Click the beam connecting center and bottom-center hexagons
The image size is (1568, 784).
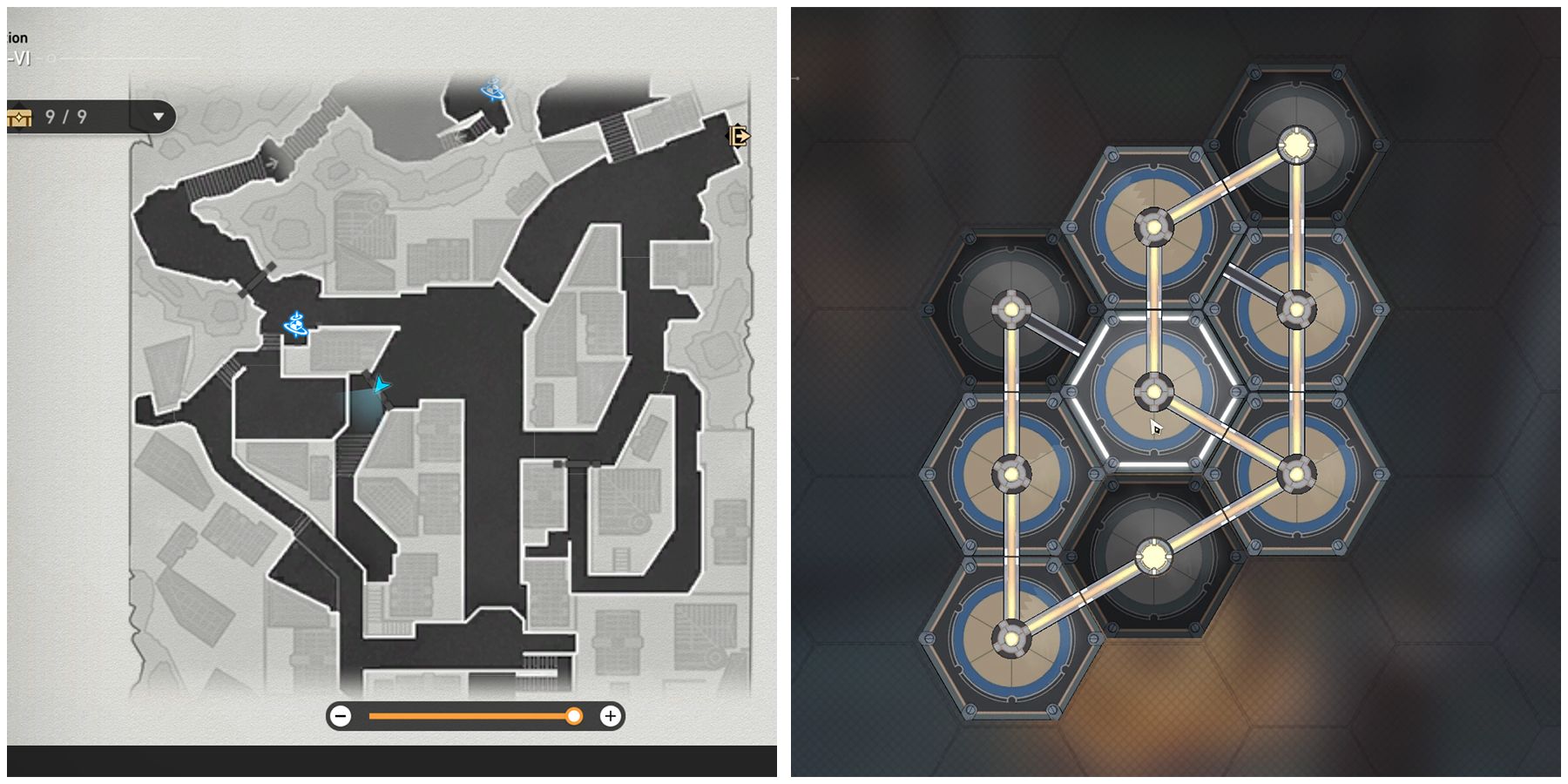(1154, 475)
